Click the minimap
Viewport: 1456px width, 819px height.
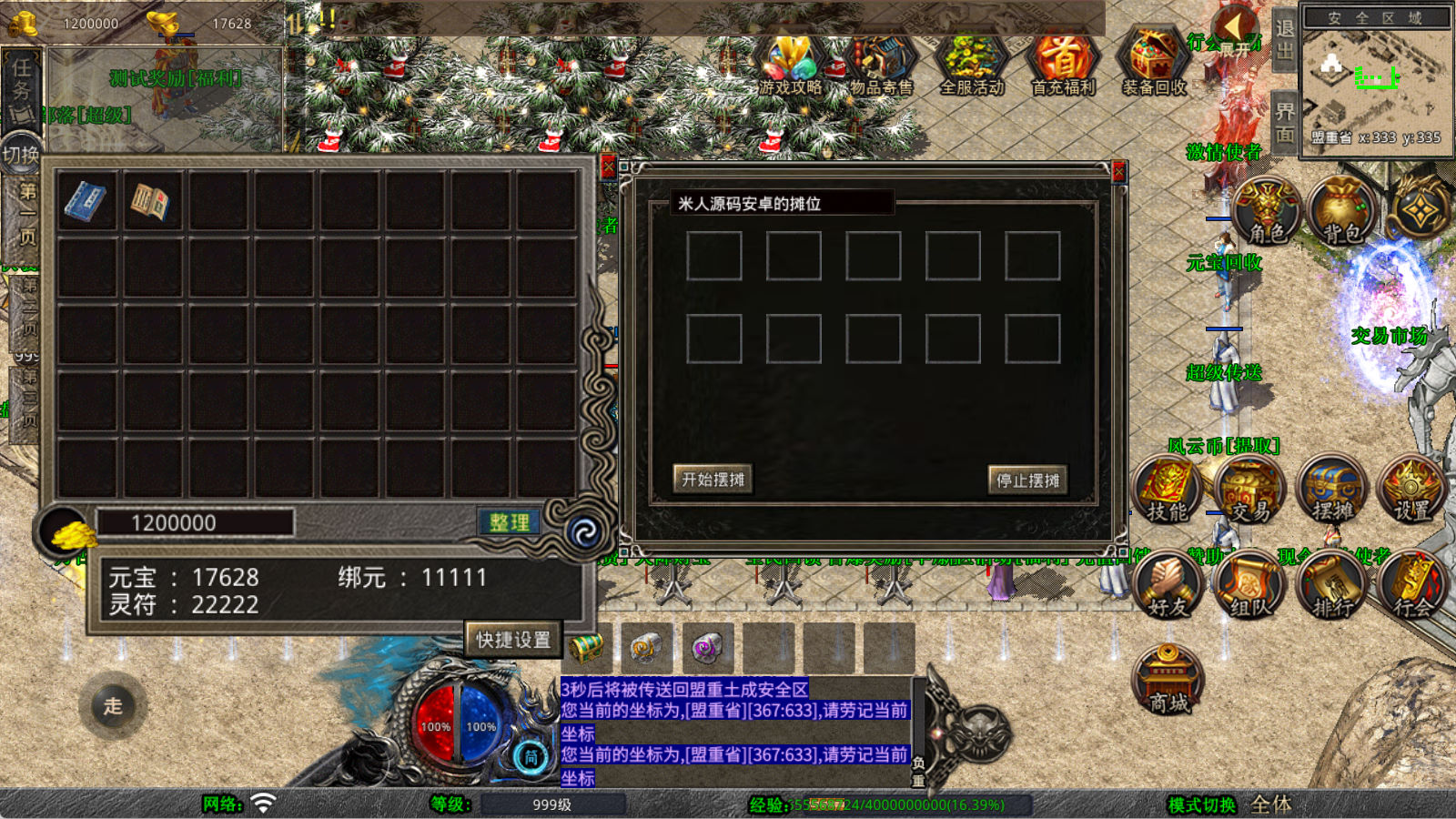1374,80
